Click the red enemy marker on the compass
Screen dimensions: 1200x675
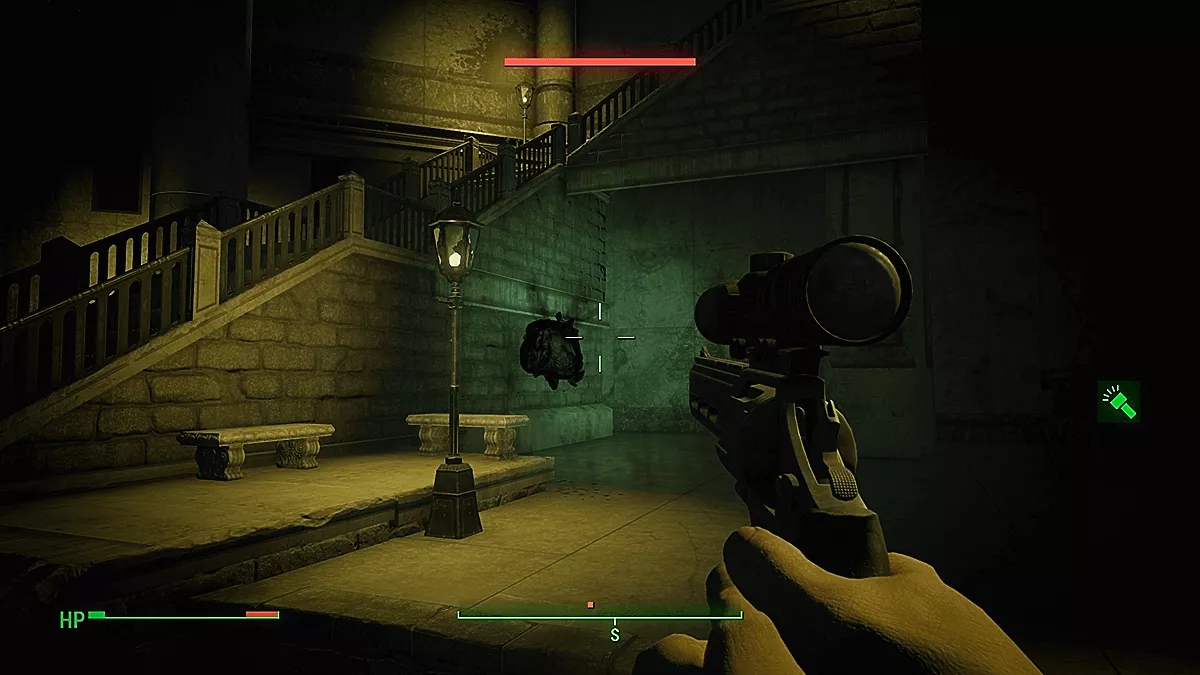tap(591, 605)
